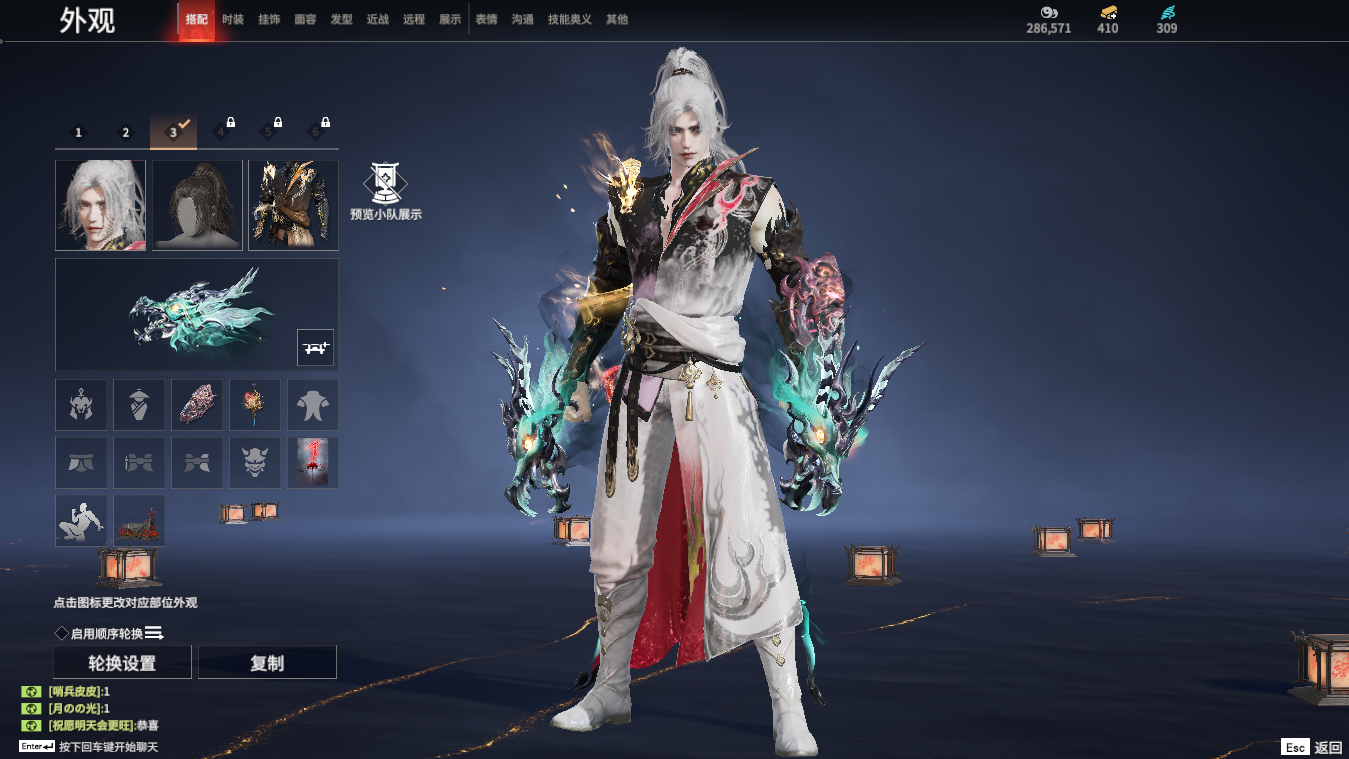Open 轮换设置 rotation settings

(122, 663)
